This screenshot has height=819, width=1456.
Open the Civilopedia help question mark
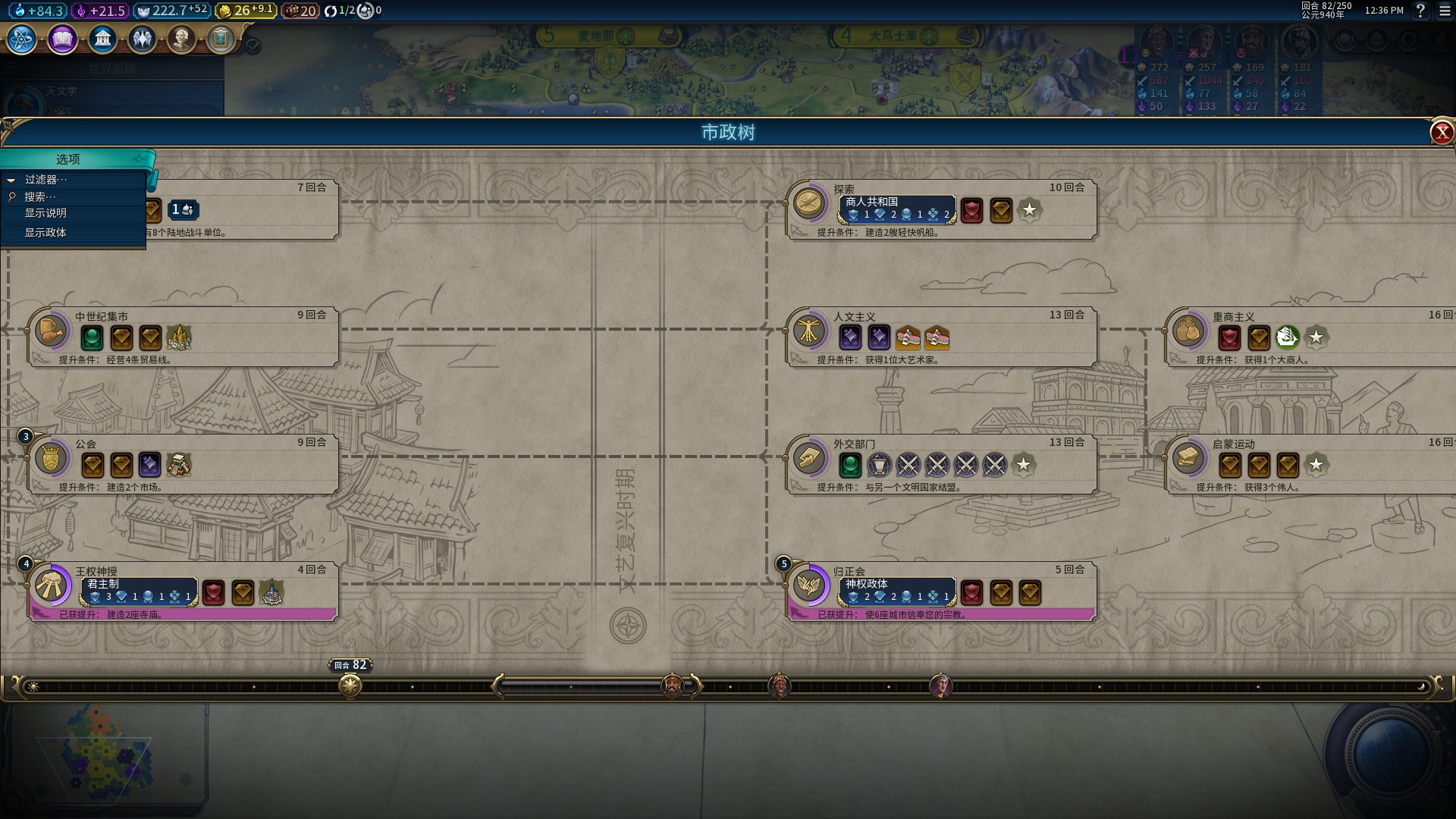pos(1420,11)
